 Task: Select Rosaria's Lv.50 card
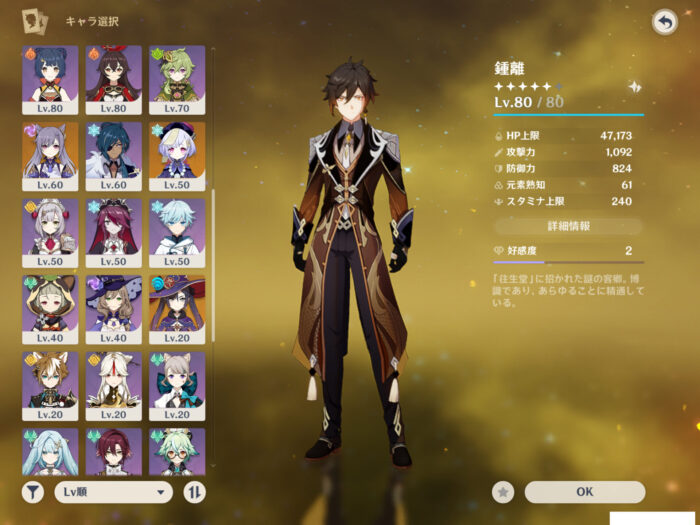[113, 233]
